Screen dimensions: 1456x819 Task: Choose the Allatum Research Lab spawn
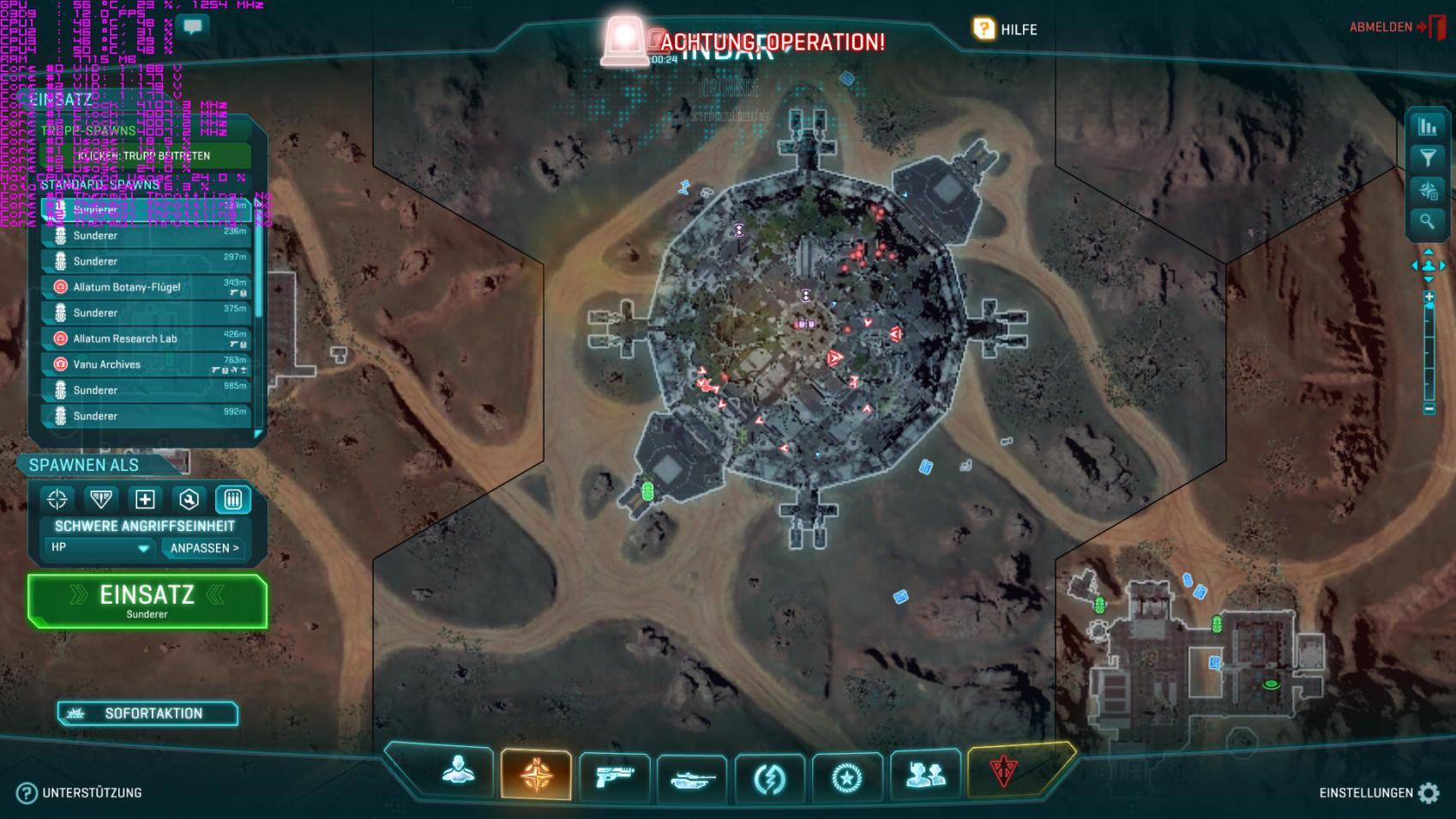click(146, 339)
